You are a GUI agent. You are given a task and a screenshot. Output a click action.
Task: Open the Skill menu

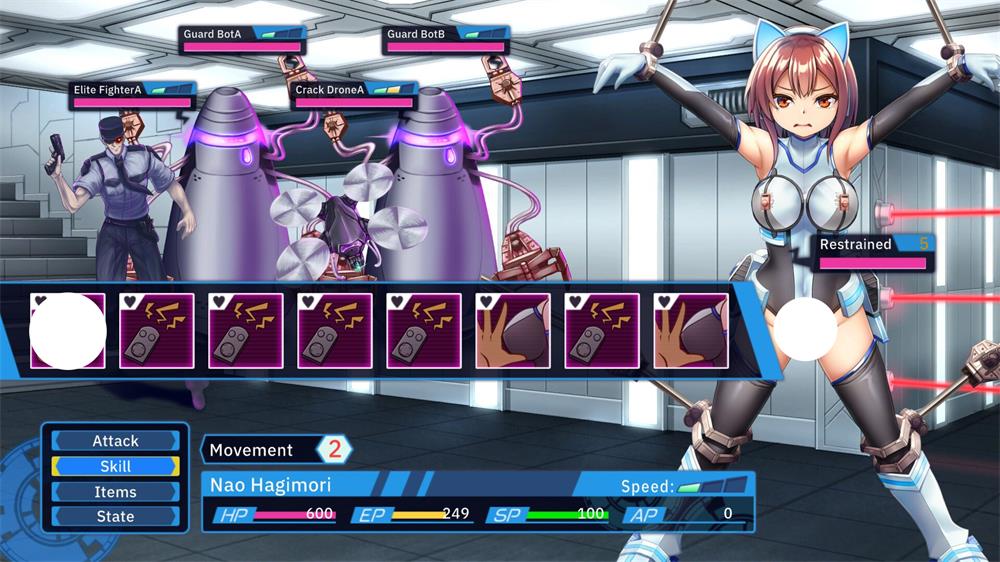pyautogui.click(x=115, y=466)
